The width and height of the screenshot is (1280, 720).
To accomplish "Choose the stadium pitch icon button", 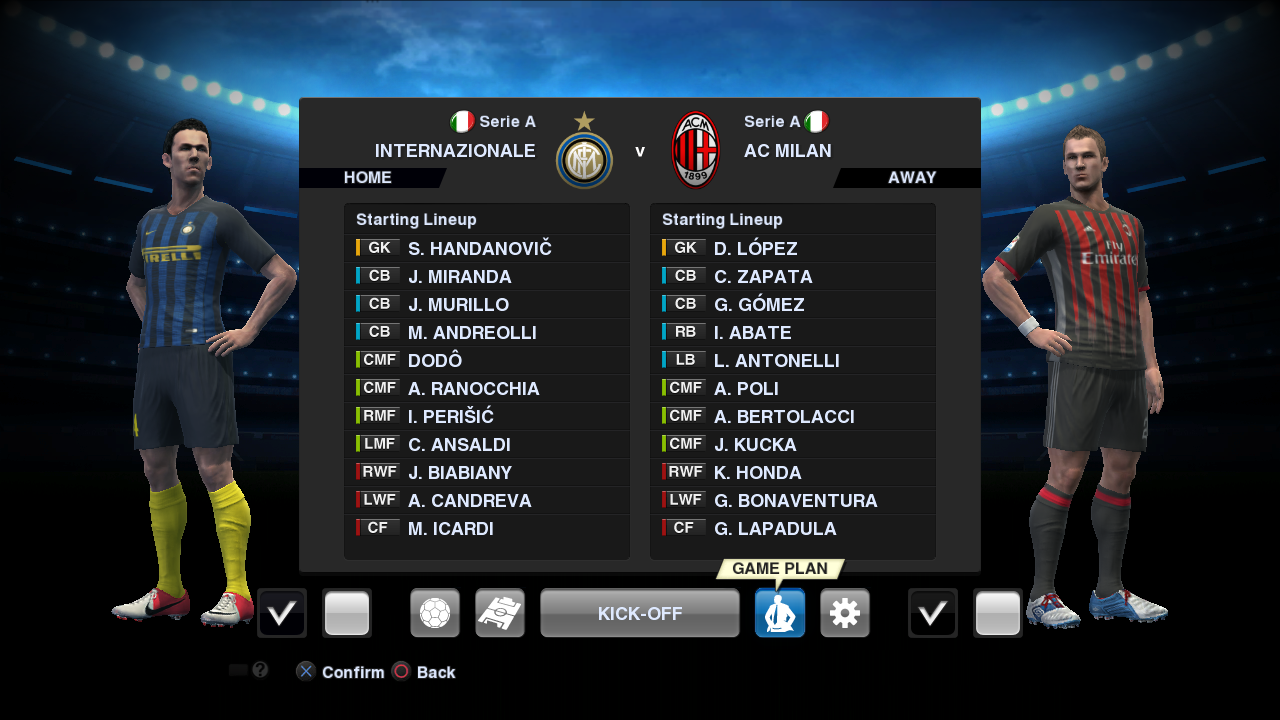I will point(500,613).
